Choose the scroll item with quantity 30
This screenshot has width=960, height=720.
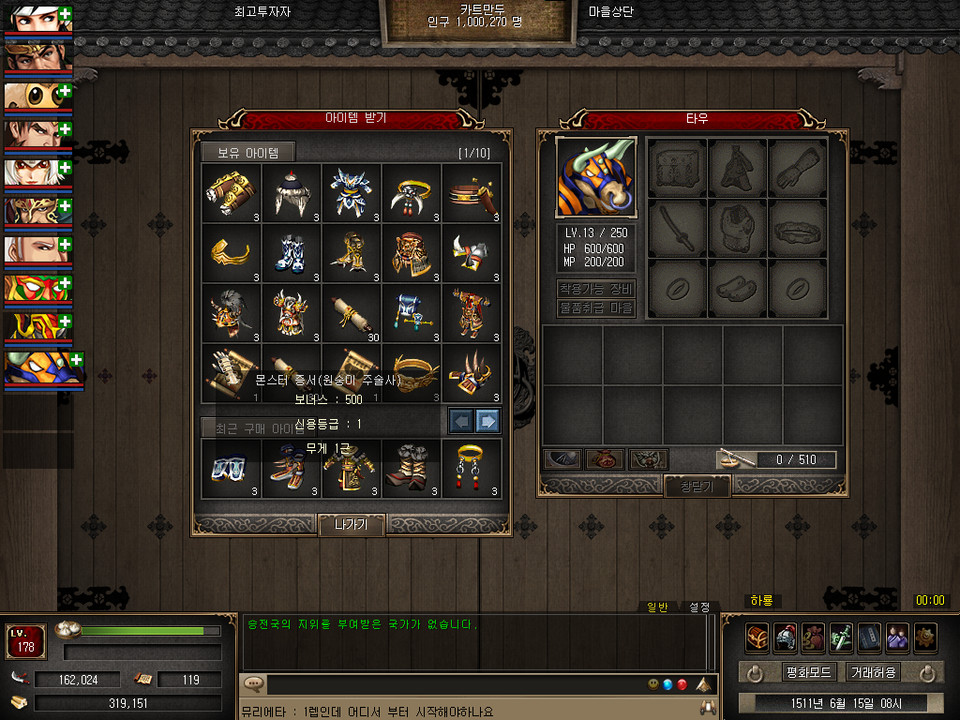tap(351, 311)
